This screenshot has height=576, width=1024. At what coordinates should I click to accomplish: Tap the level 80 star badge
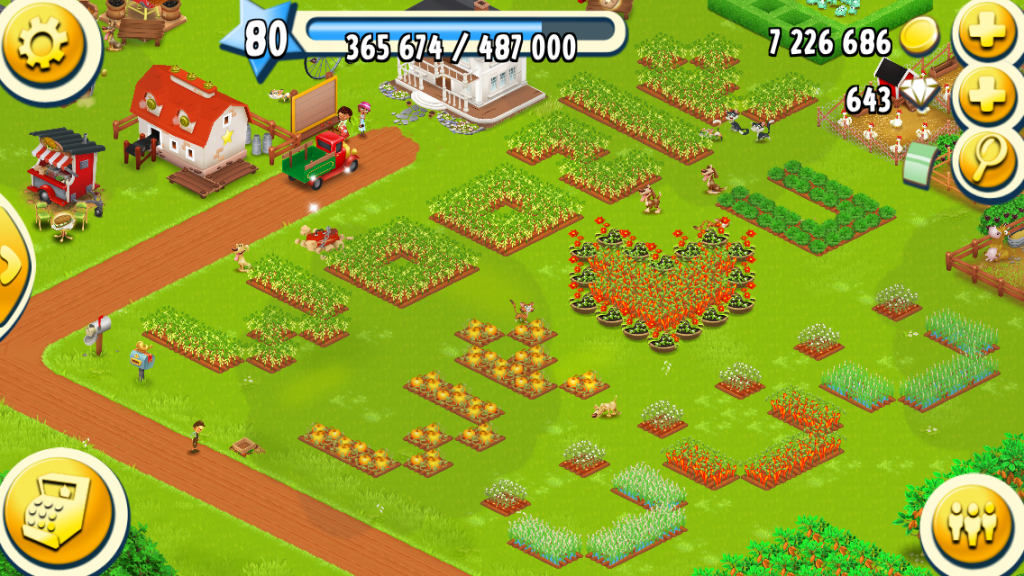264,40
